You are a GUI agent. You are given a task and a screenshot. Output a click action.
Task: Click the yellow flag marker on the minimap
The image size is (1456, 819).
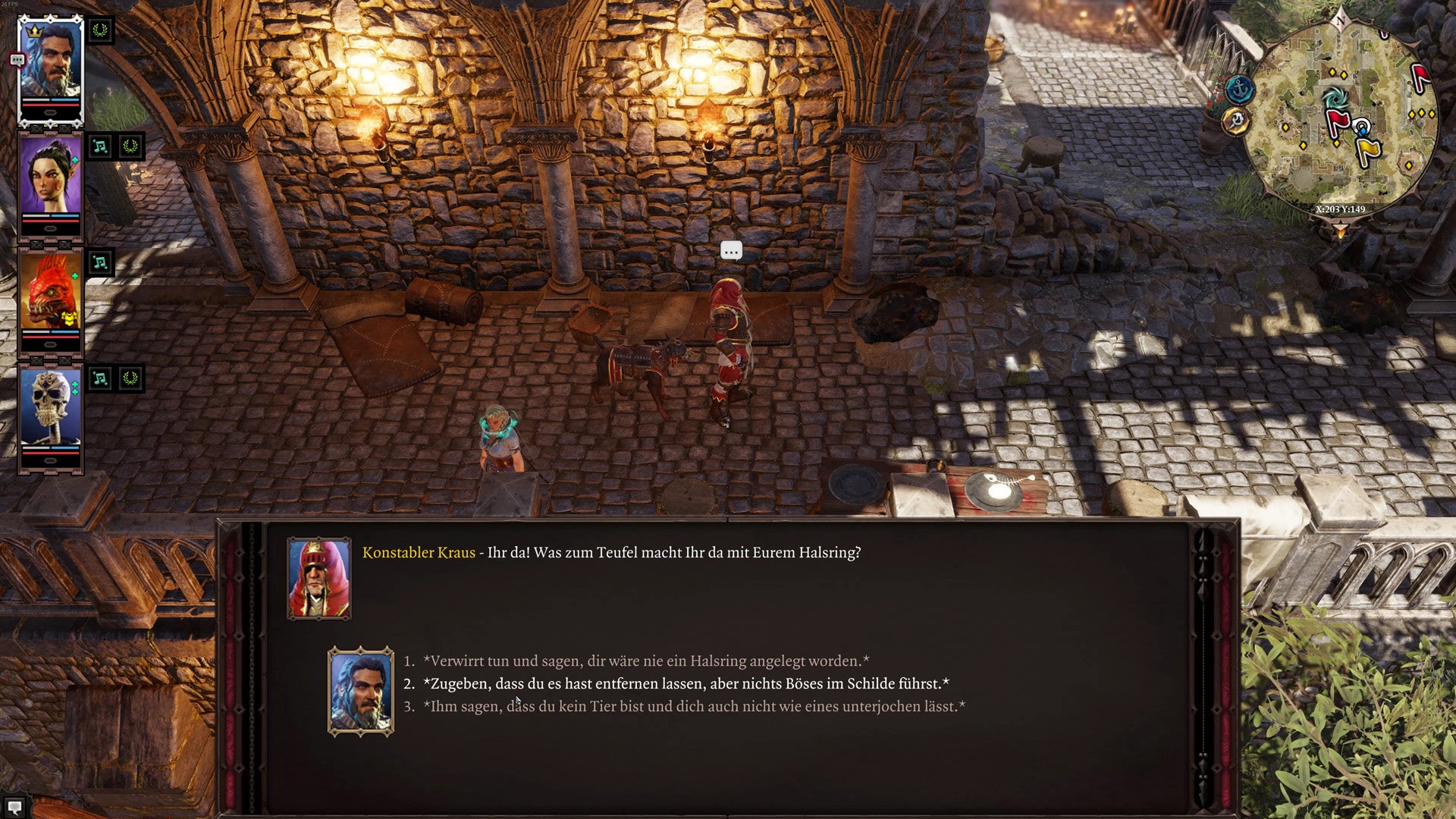pos(1368,149)
